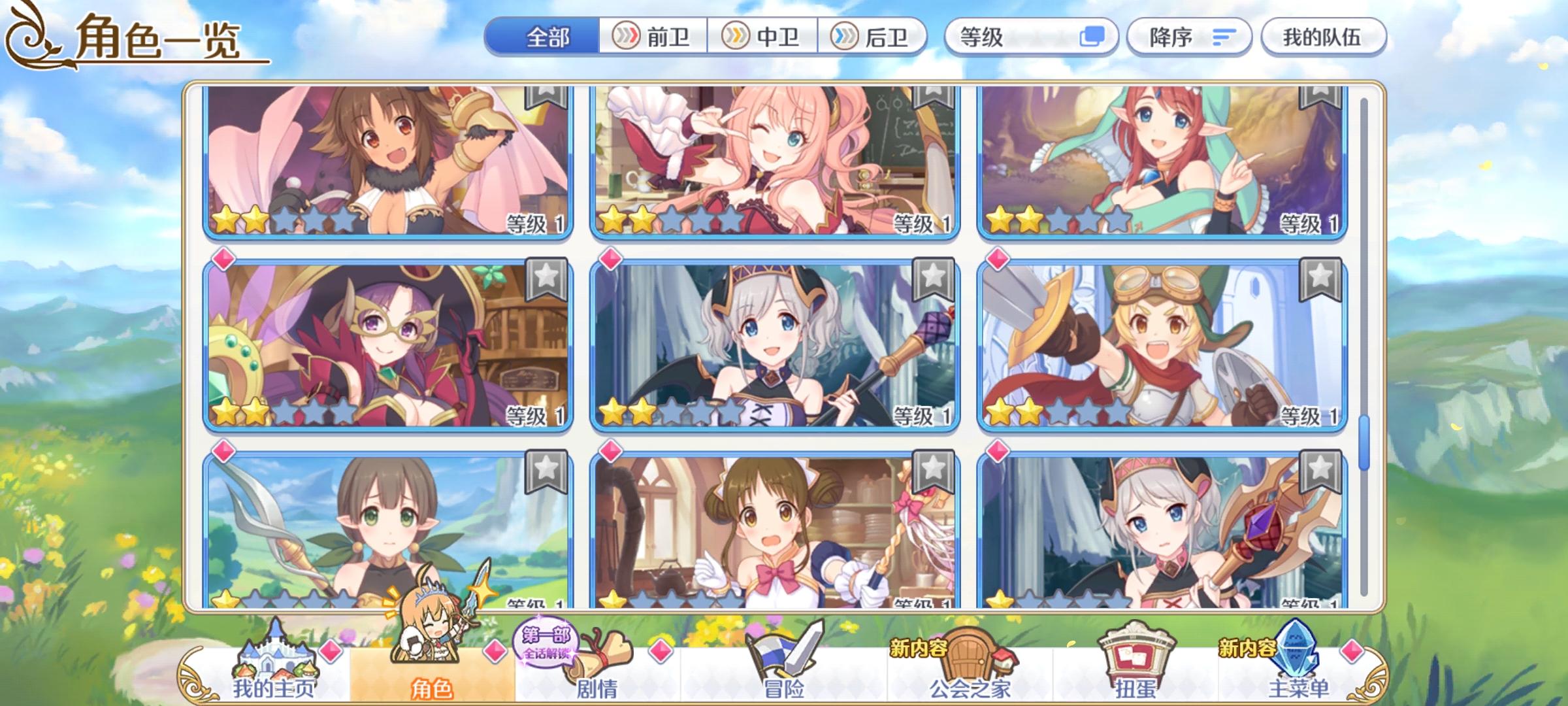Select the 中卫 midguard filter

tap(764, 37)
